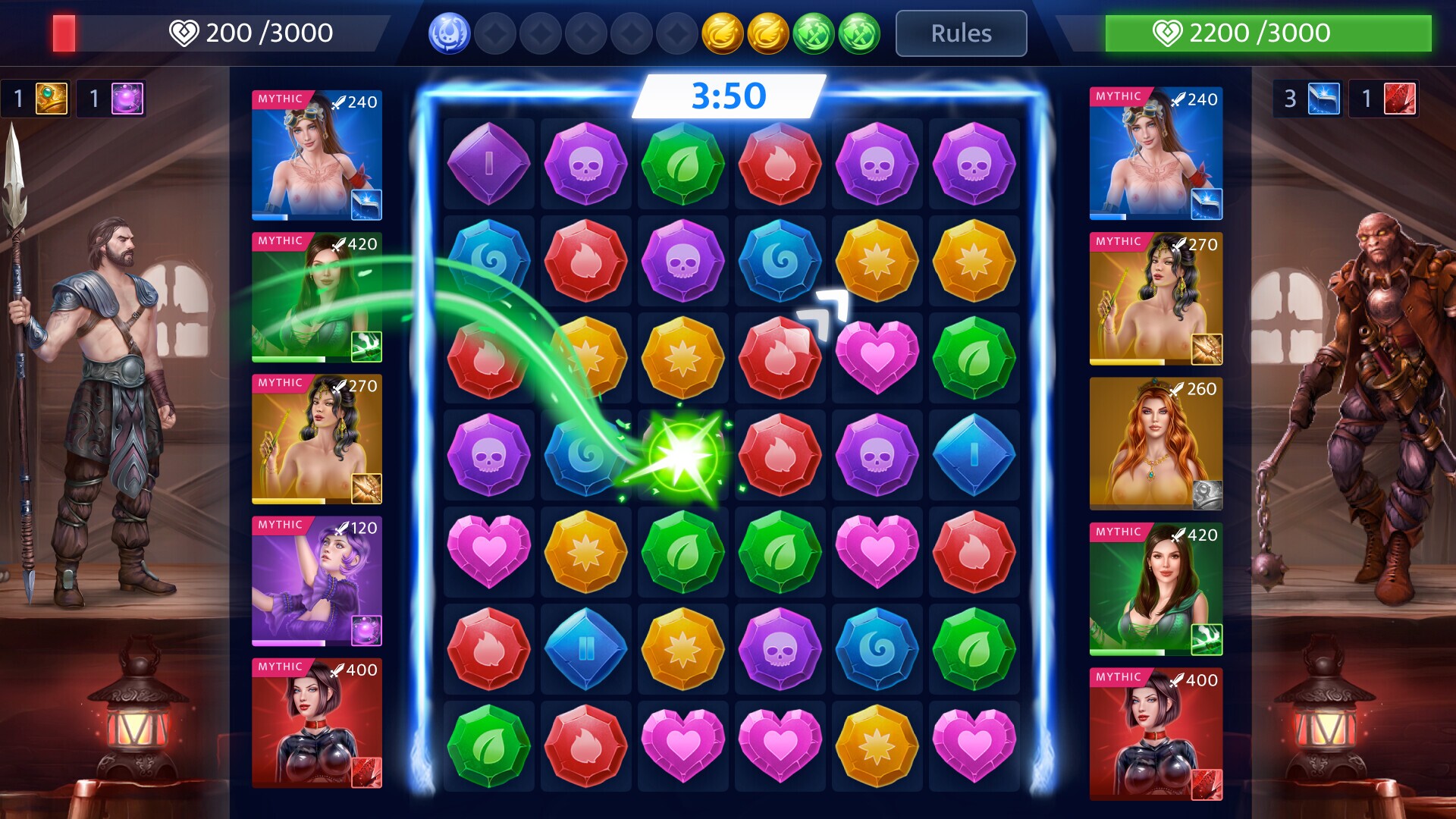This screenshot has width=1456, height=819.
Task: Activate the red crystal booster top-right
Action: tap(1400, 98)
